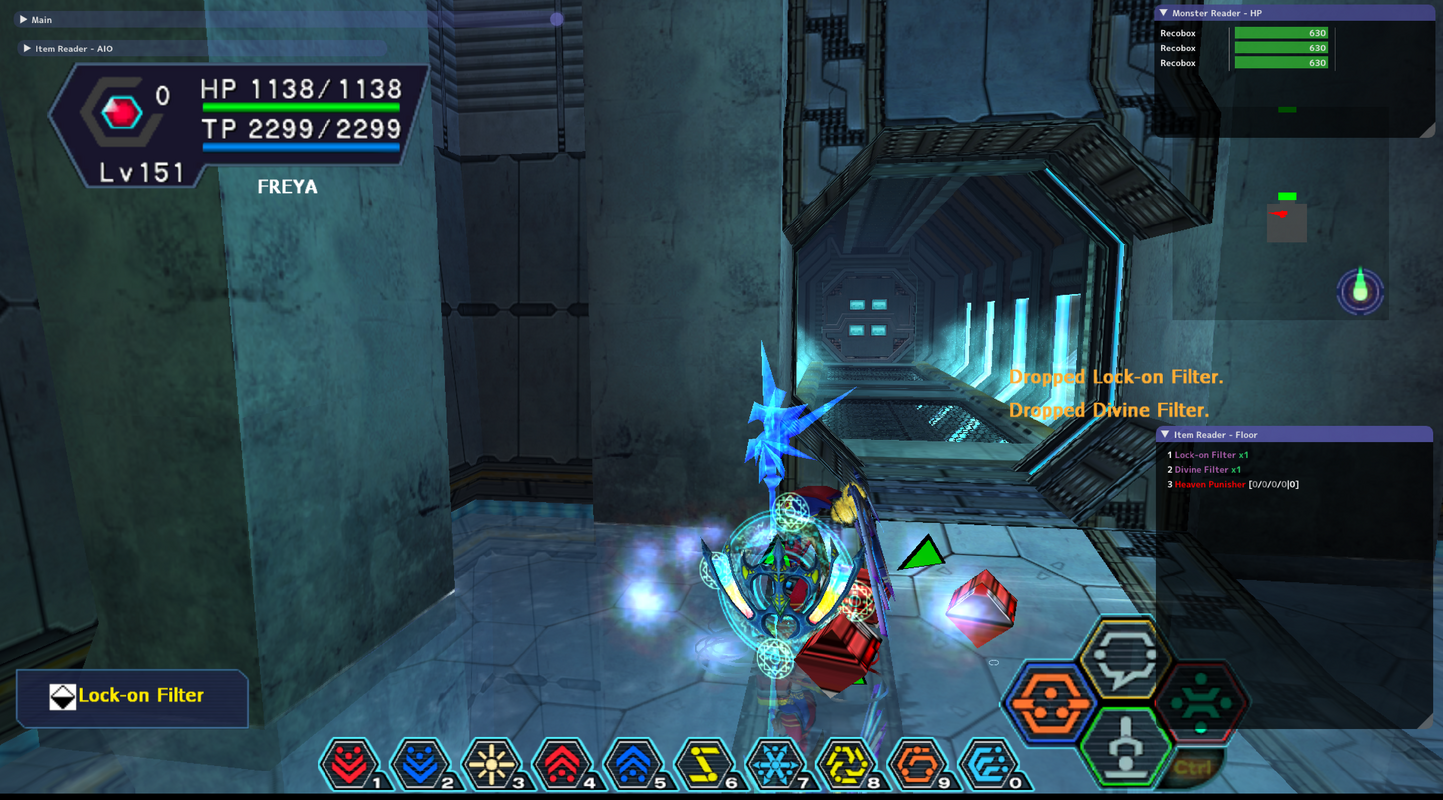Image resolution: width=1443 pixels, height=800 pixels.
Task: Click the green-bordered equipment hex icon
Action: pos(1125,745)
